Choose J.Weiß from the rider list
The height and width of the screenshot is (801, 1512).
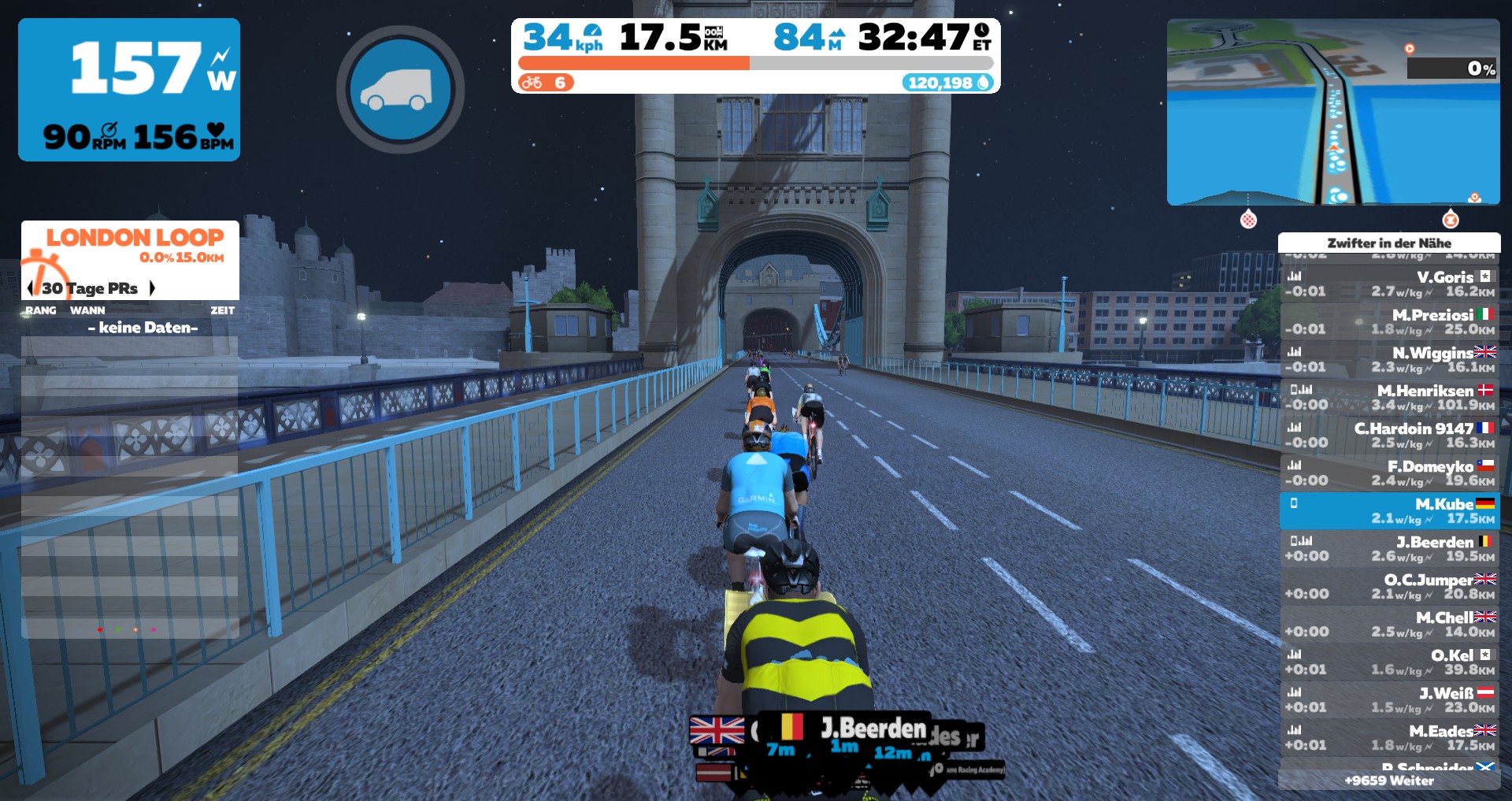[x=1389, y=700]
